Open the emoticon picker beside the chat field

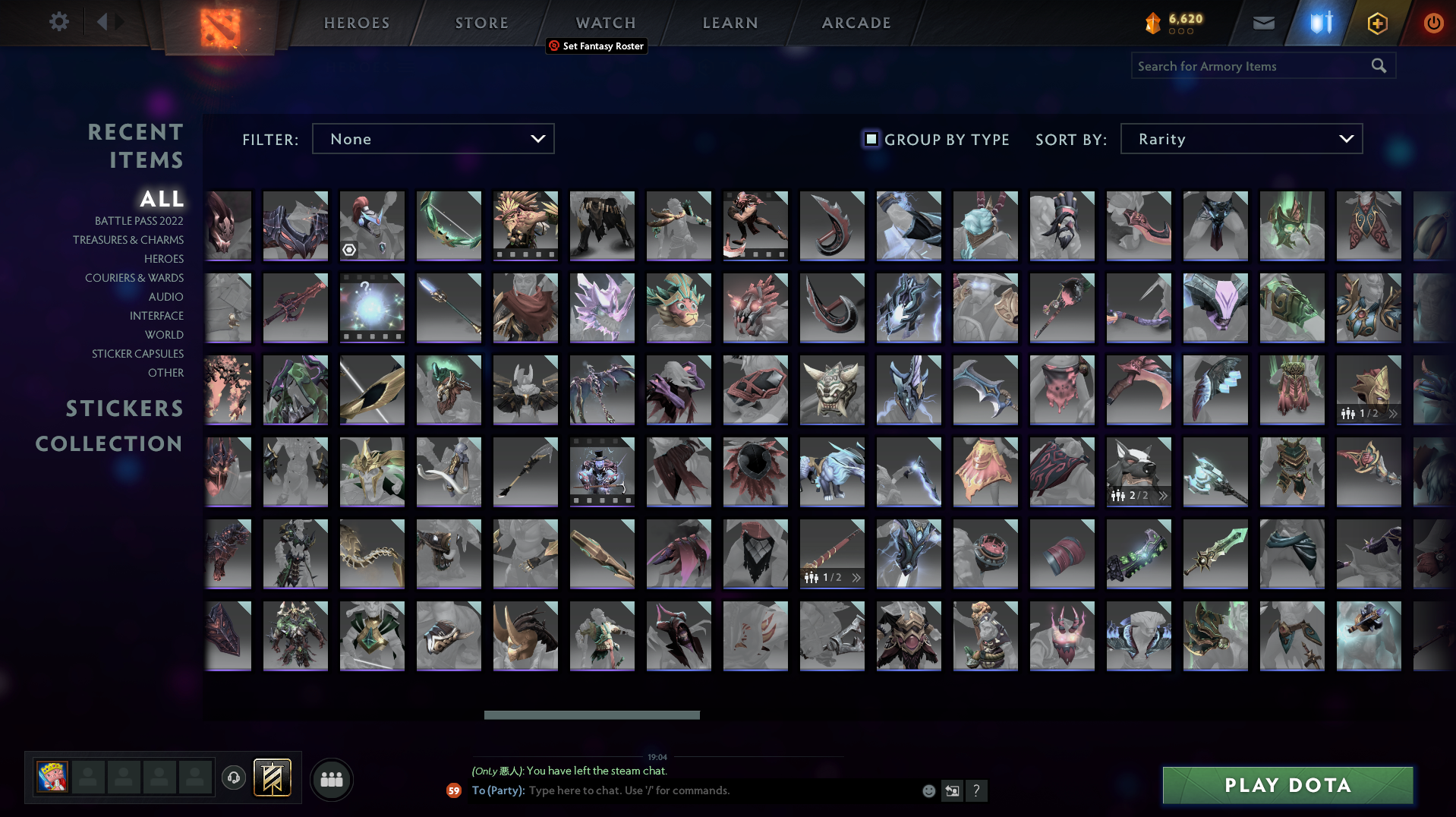pyautogui.click(x=928, y=790)
